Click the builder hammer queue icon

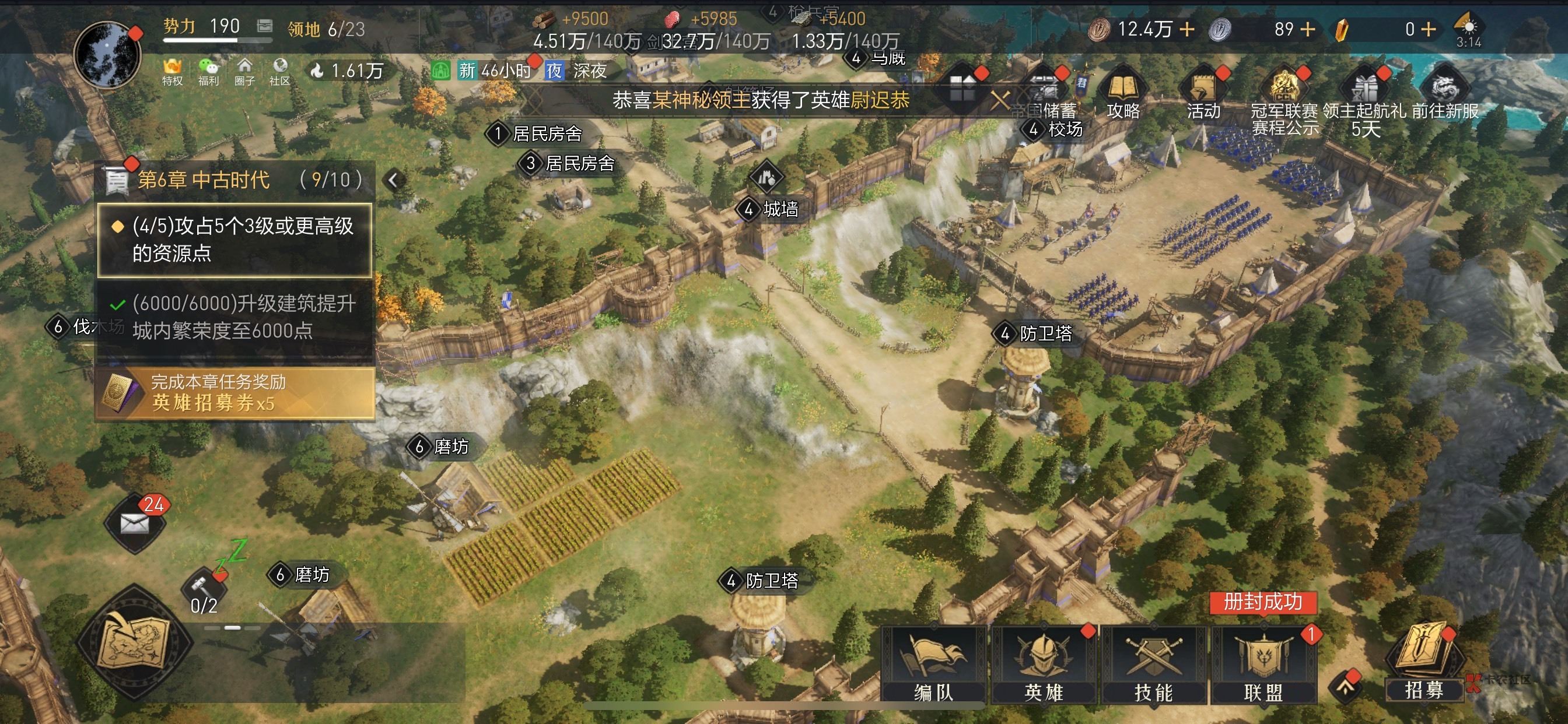point(204,588)
